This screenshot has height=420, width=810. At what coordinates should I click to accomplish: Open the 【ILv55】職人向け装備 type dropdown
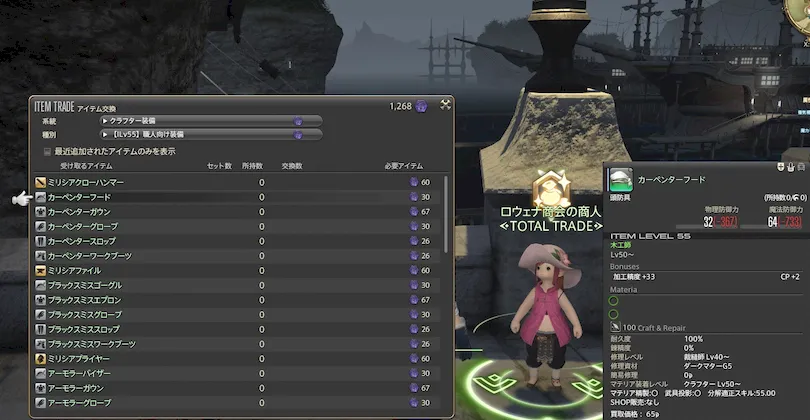click(210, 134)
